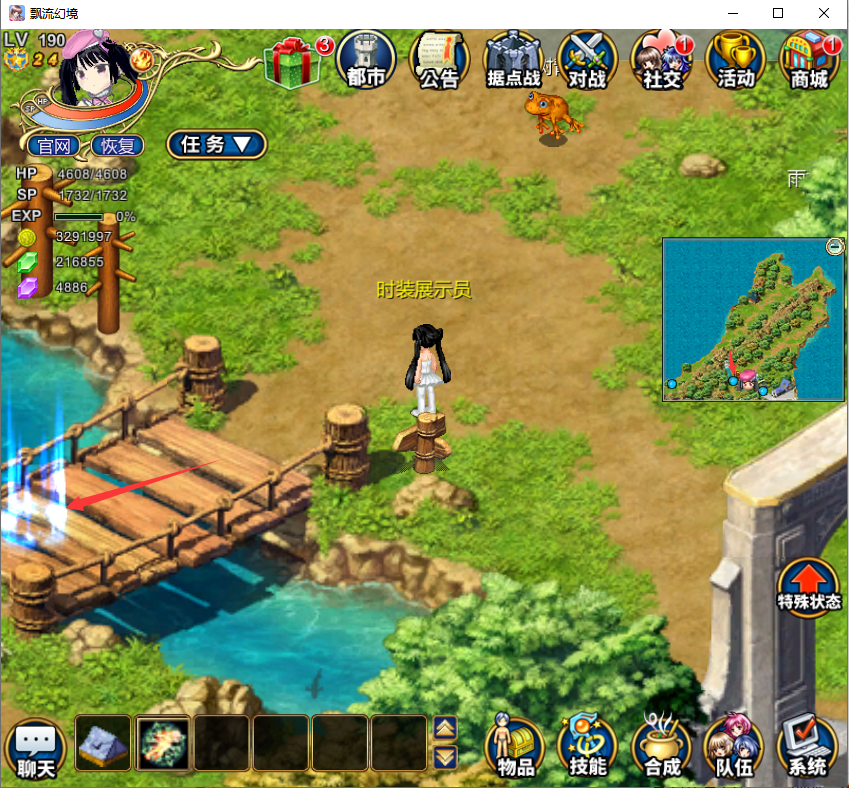
Task: Click the 恢复 restore button
Action: click(117, 145)
